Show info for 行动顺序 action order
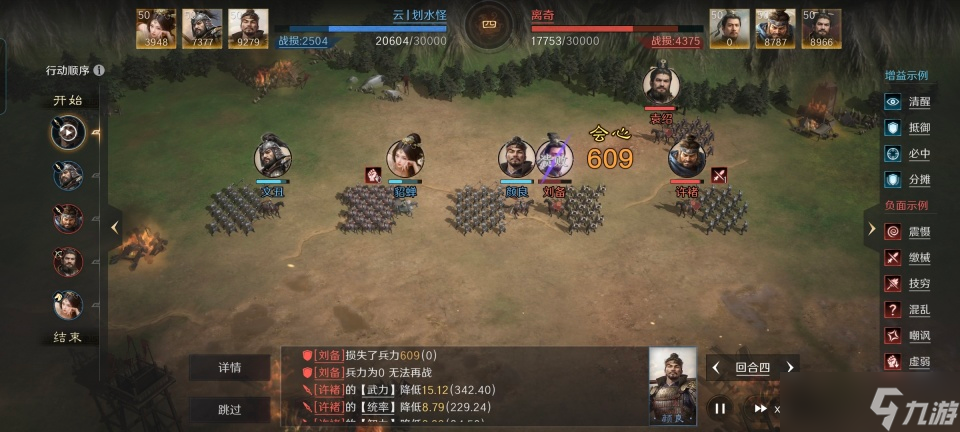The height and width of the screenshot is (432, 960). pyautogui.click(x=99, y=71)
